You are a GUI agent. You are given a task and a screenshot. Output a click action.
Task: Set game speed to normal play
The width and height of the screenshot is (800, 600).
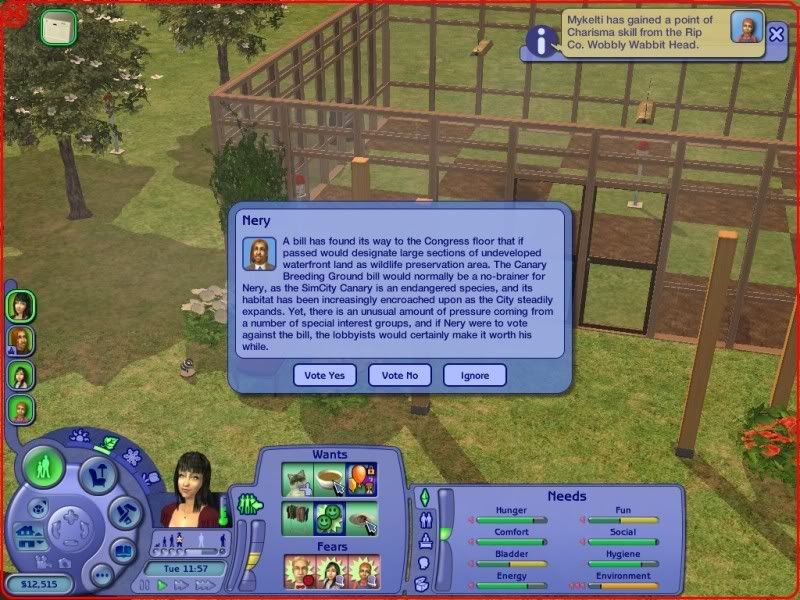(162, 585)
